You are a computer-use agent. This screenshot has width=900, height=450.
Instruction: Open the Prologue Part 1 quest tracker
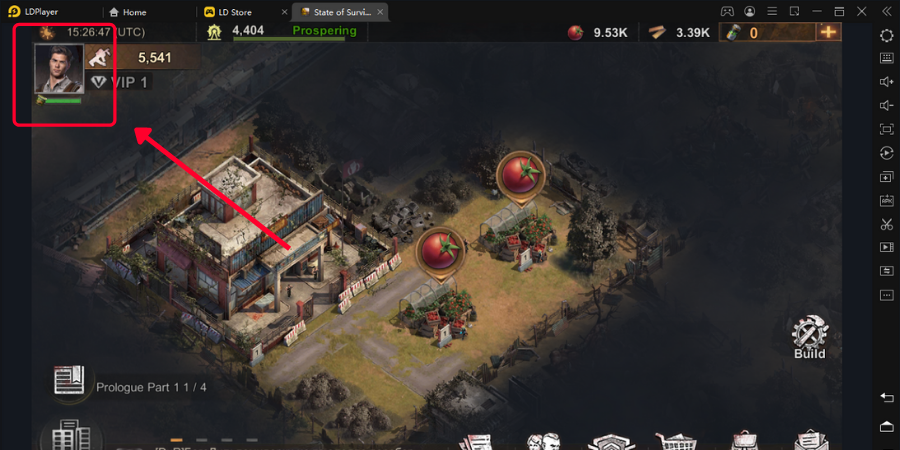pos(70,381)
